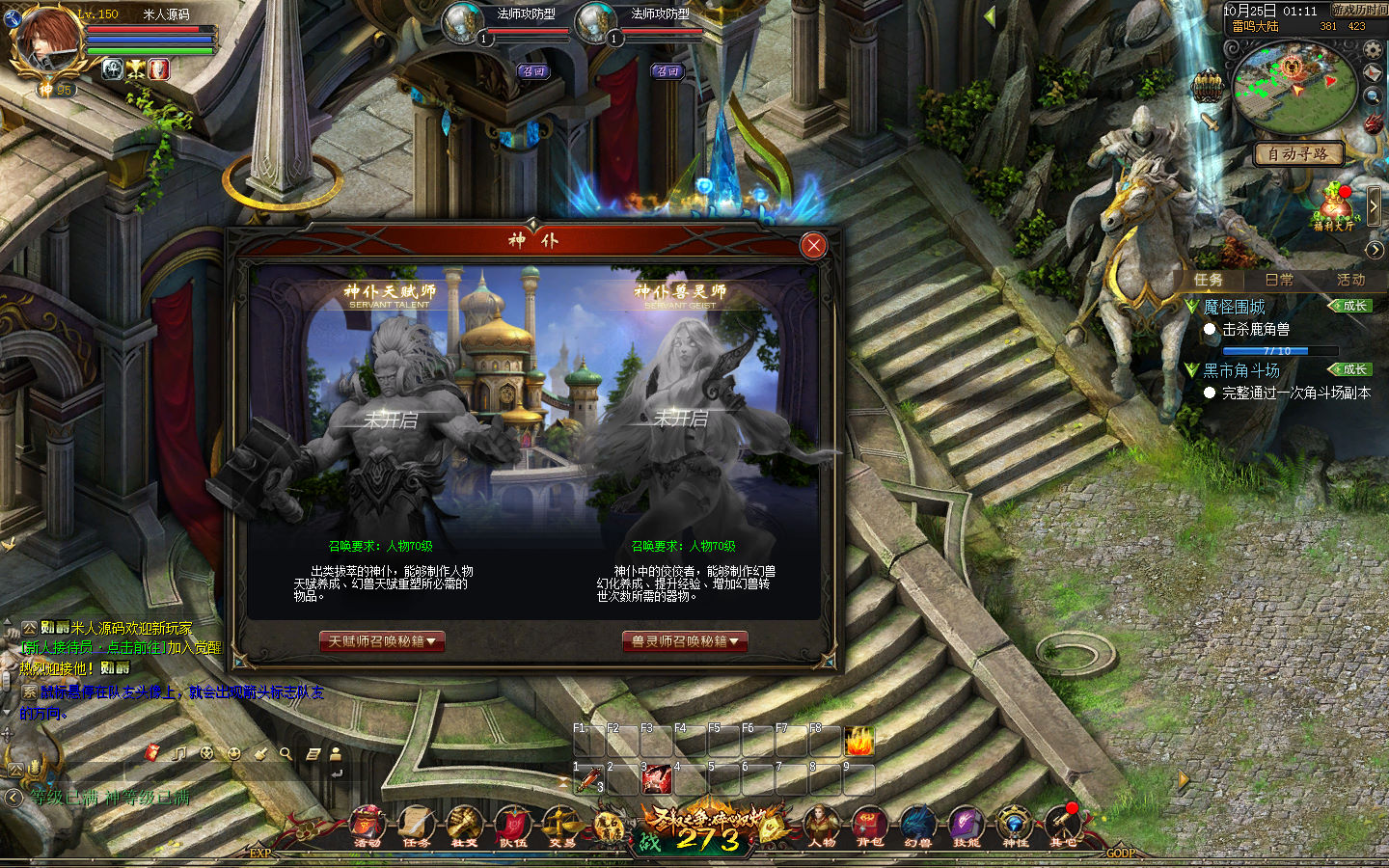Open the 队伍 team menu
The width and height of the screenshot is (1389, 868).
coord(512,826)
